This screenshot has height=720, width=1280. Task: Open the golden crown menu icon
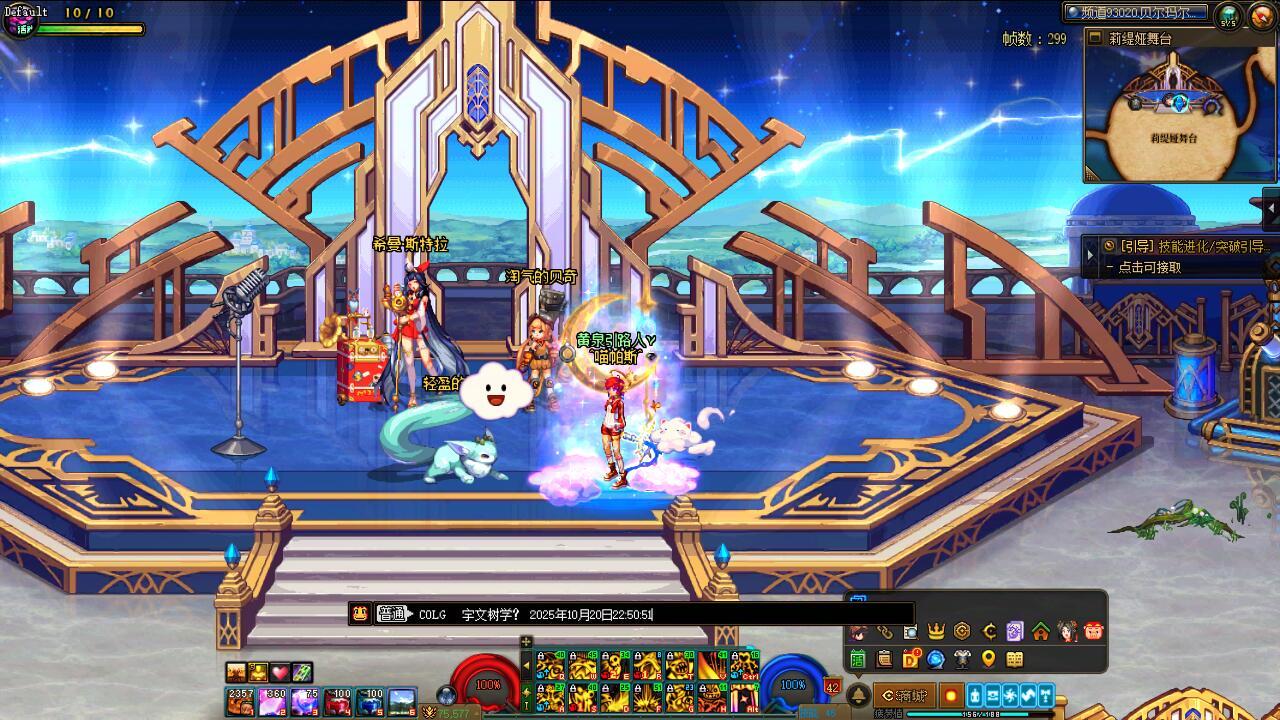(x=936, y=631)
